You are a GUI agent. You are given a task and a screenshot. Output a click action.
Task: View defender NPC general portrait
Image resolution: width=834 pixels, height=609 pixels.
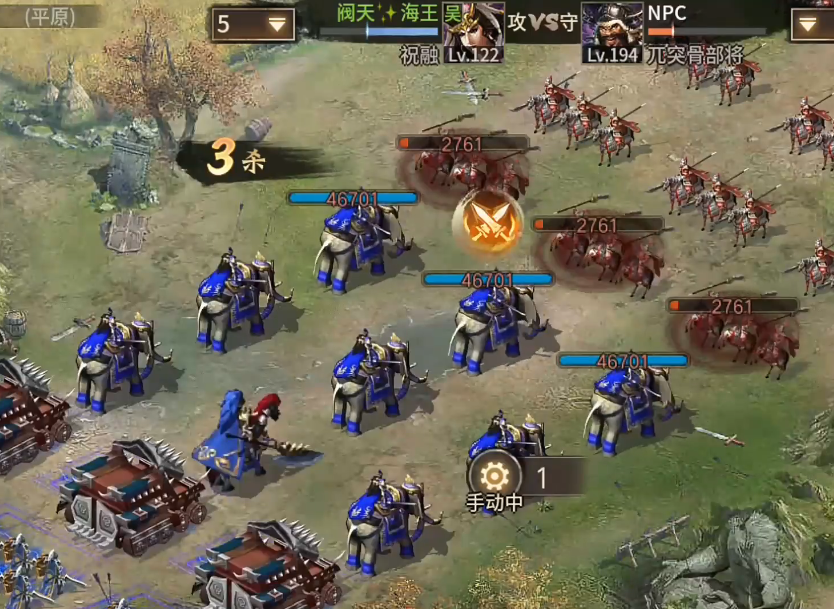coord(611,30)
